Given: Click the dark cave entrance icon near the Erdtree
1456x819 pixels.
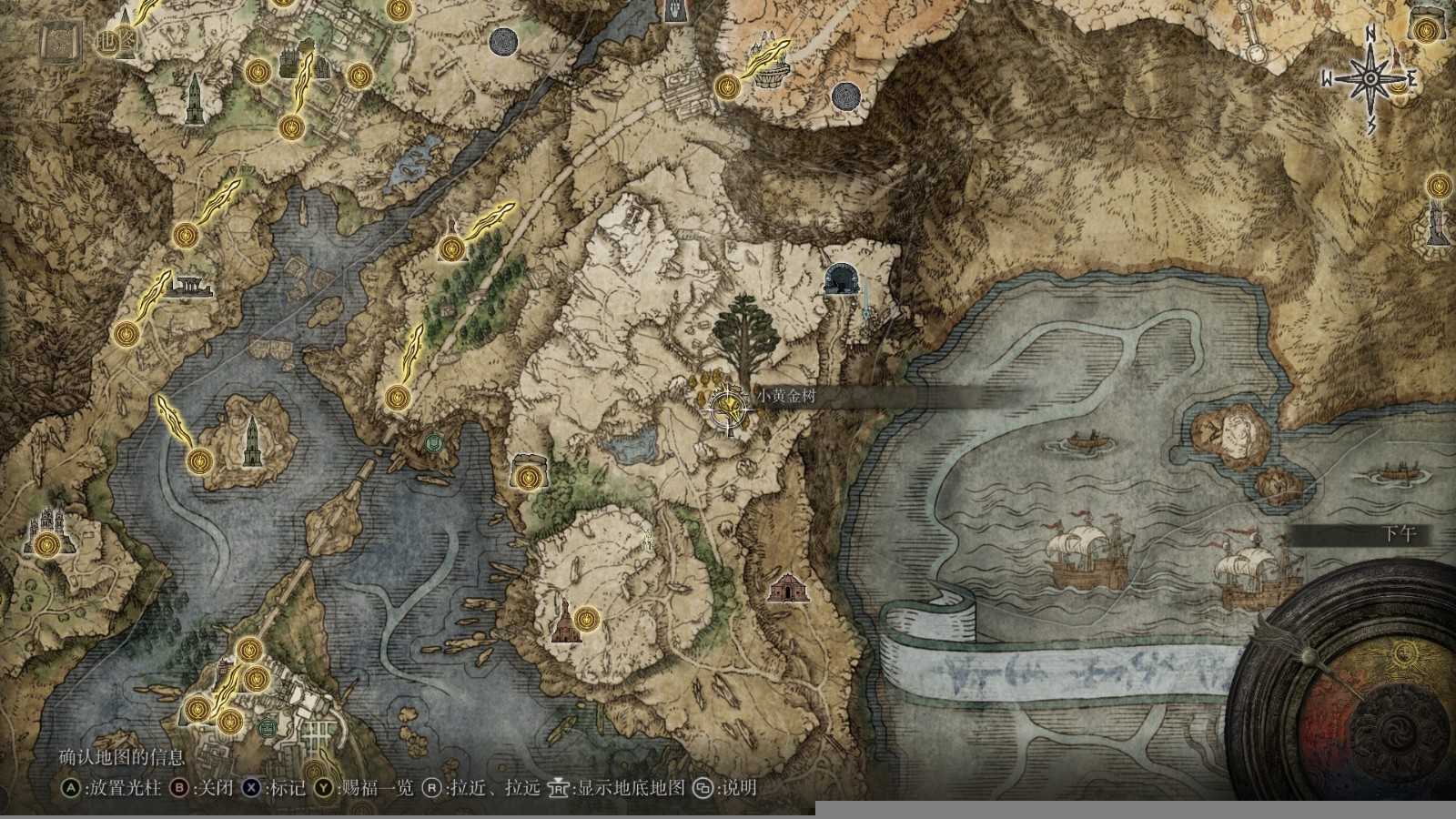Looking at the screenshot, I should pos(842,278).
